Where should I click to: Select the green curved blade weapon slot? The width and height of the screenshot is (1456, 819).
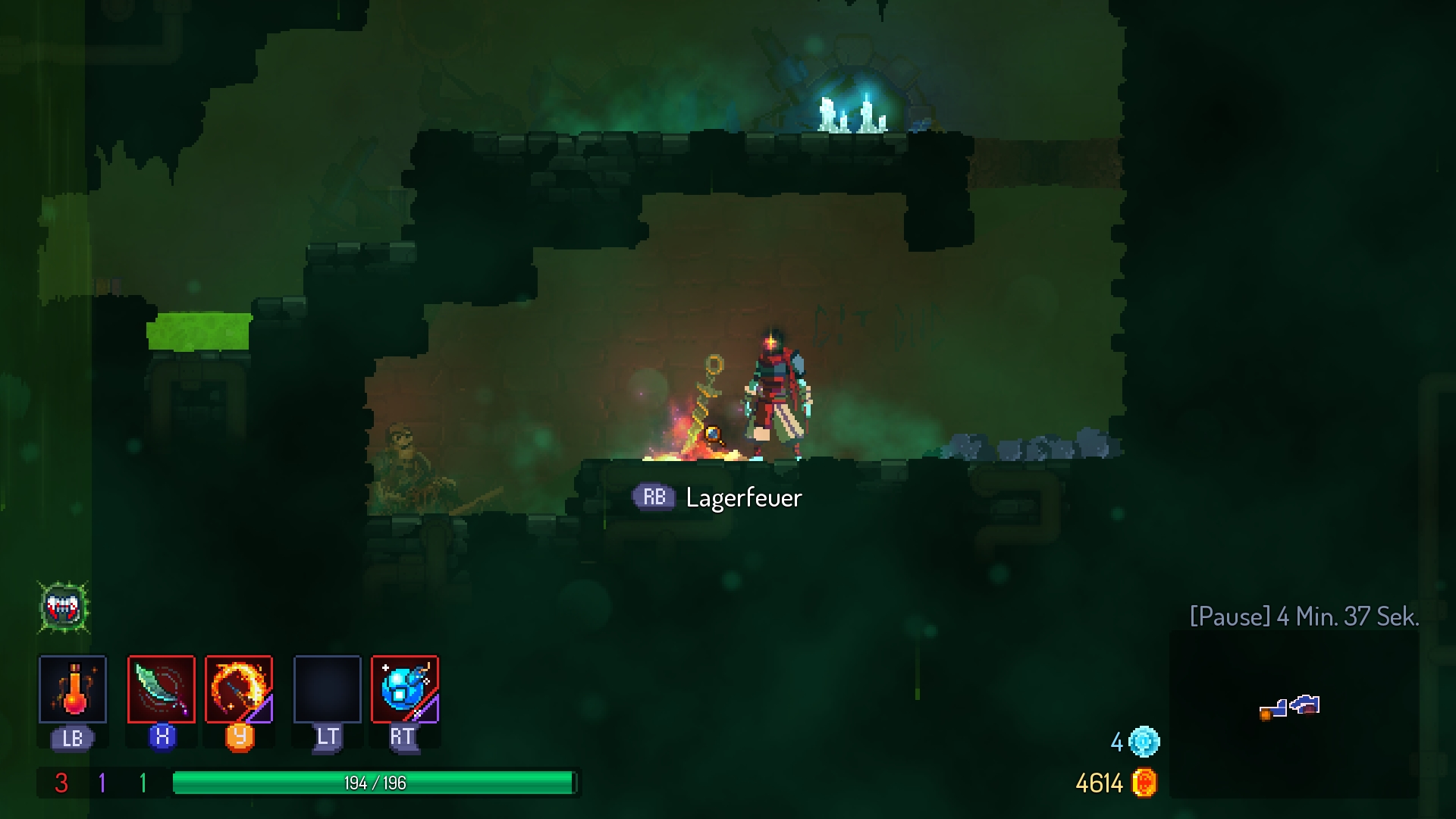click(162, 689)
